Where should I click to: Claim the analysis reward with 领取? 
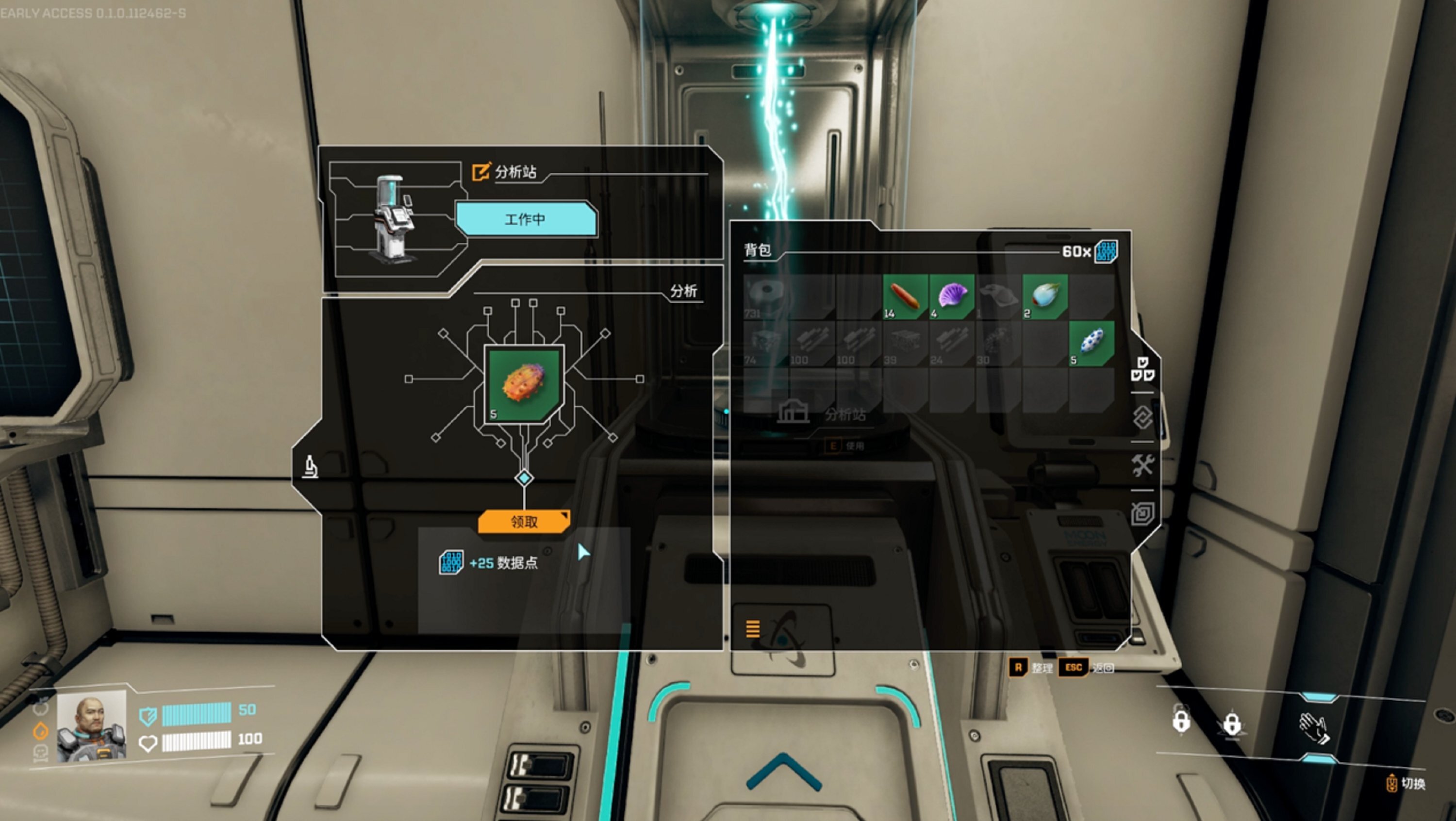(523, 522)
